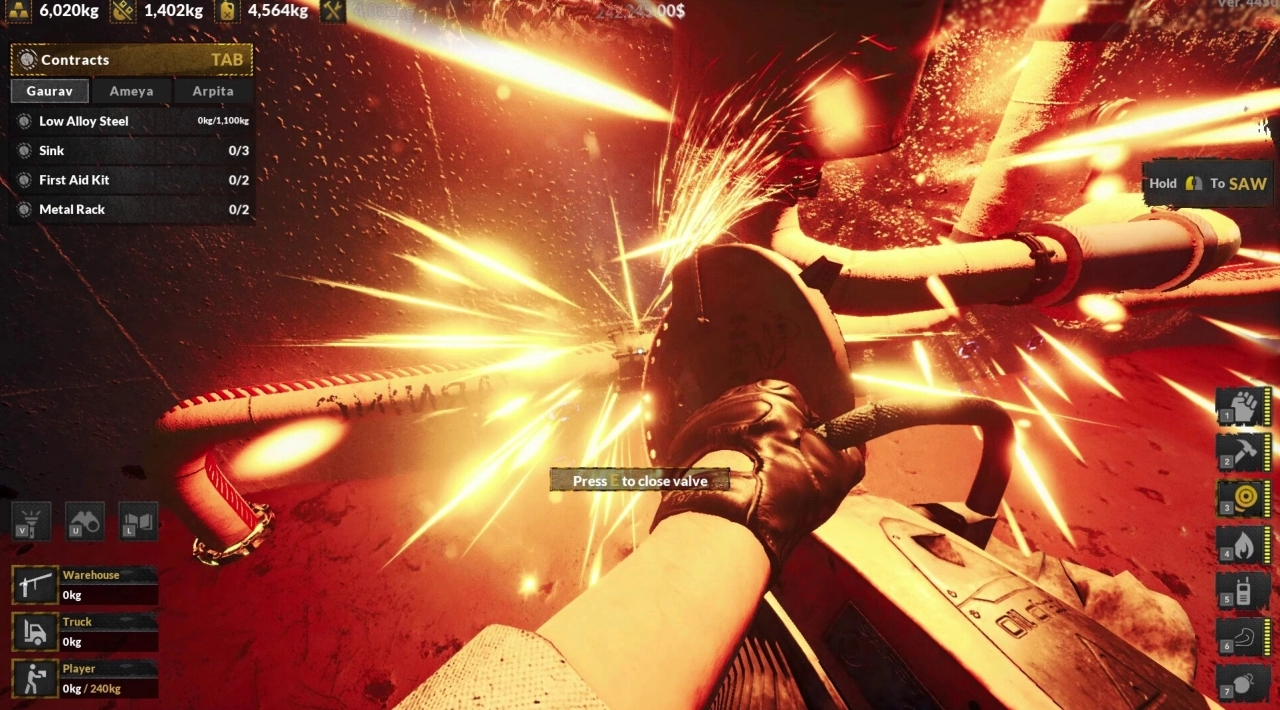The height and width of the screenshot is (710, 1280).
Task: Toggle the flashlight icon
Action: pos(31,521)
